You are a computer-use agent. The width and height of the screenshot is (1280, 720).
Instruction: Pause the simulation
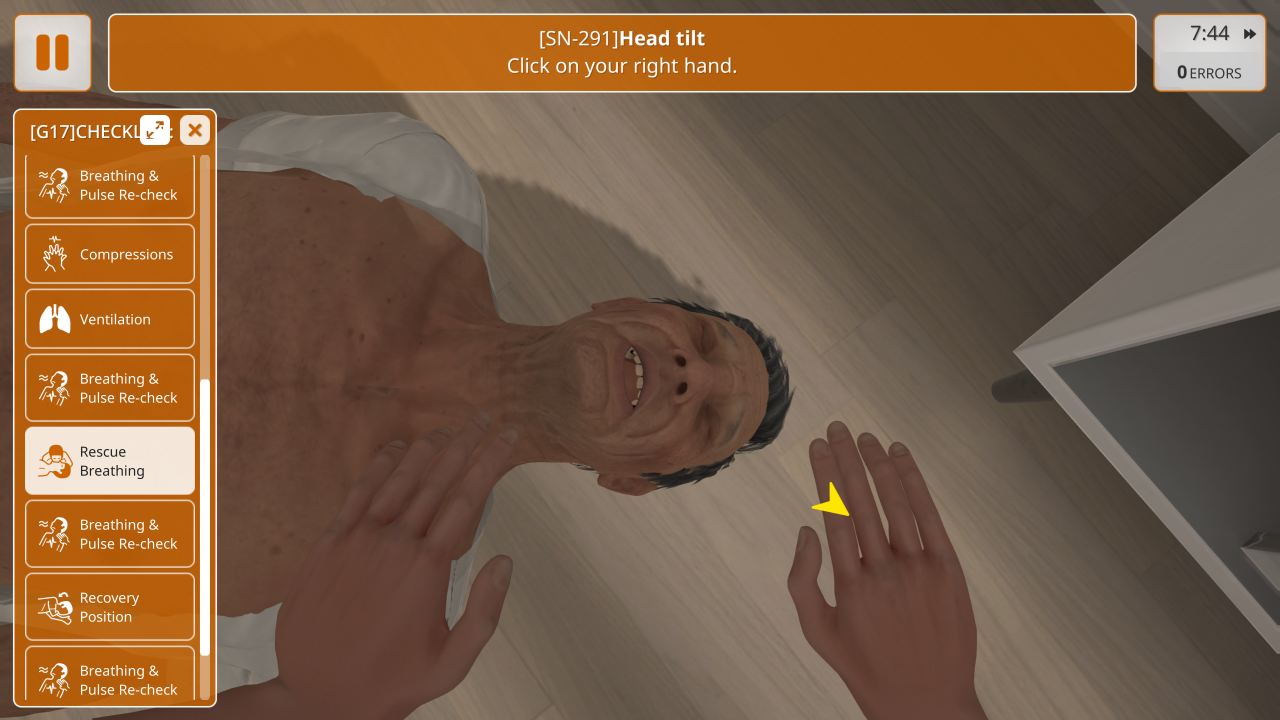point(52,53)
